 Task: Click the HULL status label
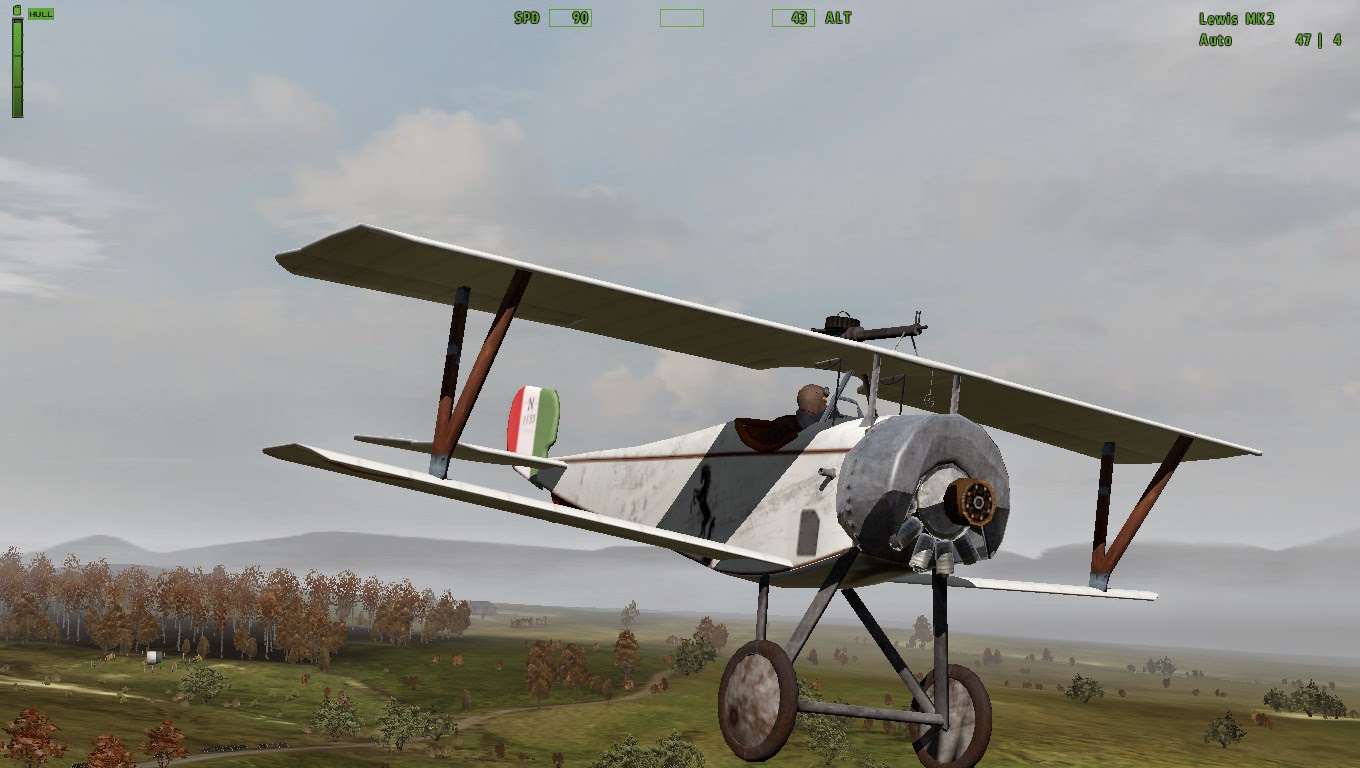point(41,13)
